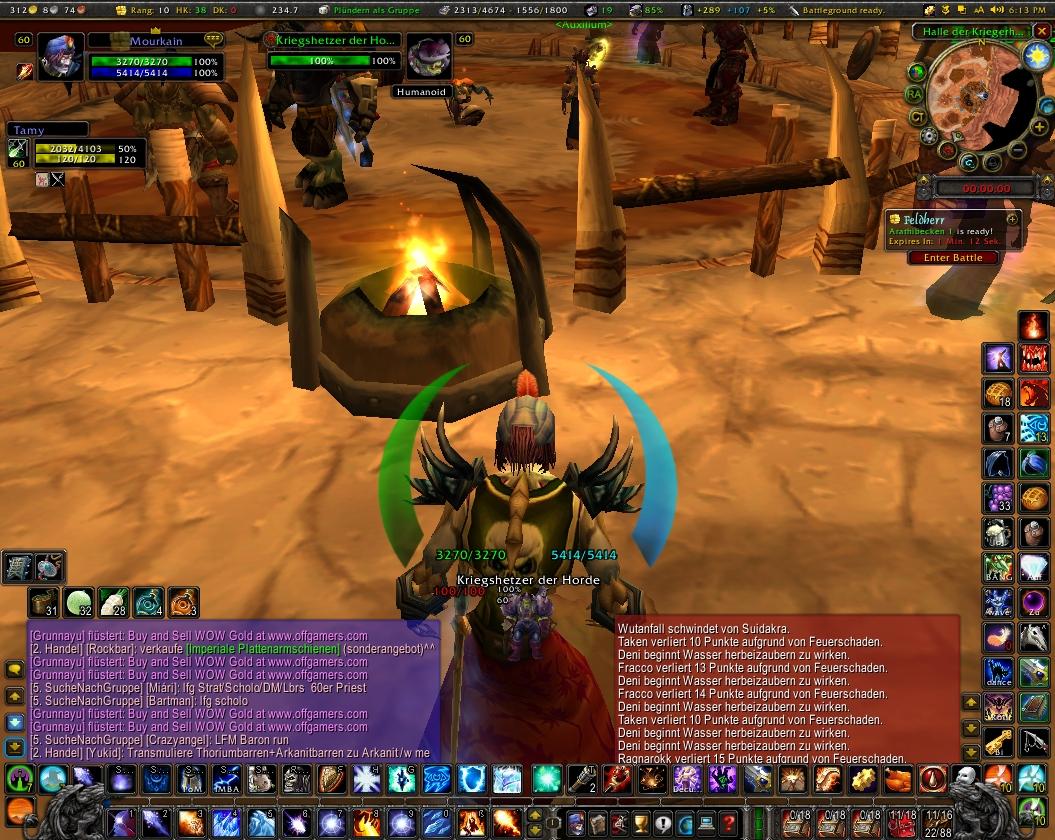The height and width of the screenshot is (840, 1055).
Task: Open the CT minimap button
Action: pyautogui.click(x=917, y=117)
